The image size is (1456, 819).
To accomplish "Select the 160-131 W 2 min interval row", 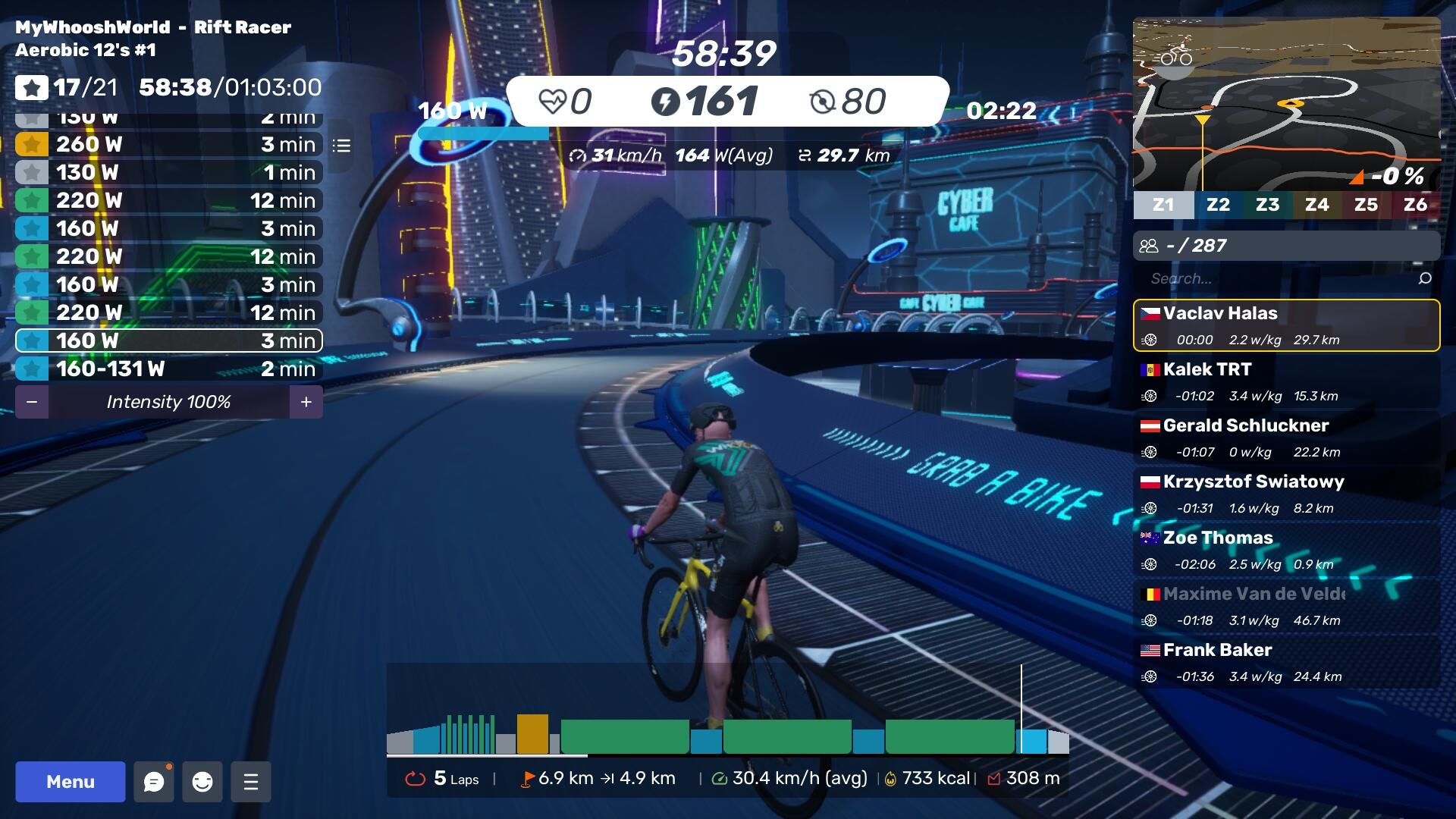I will click(x=169, y=369).
